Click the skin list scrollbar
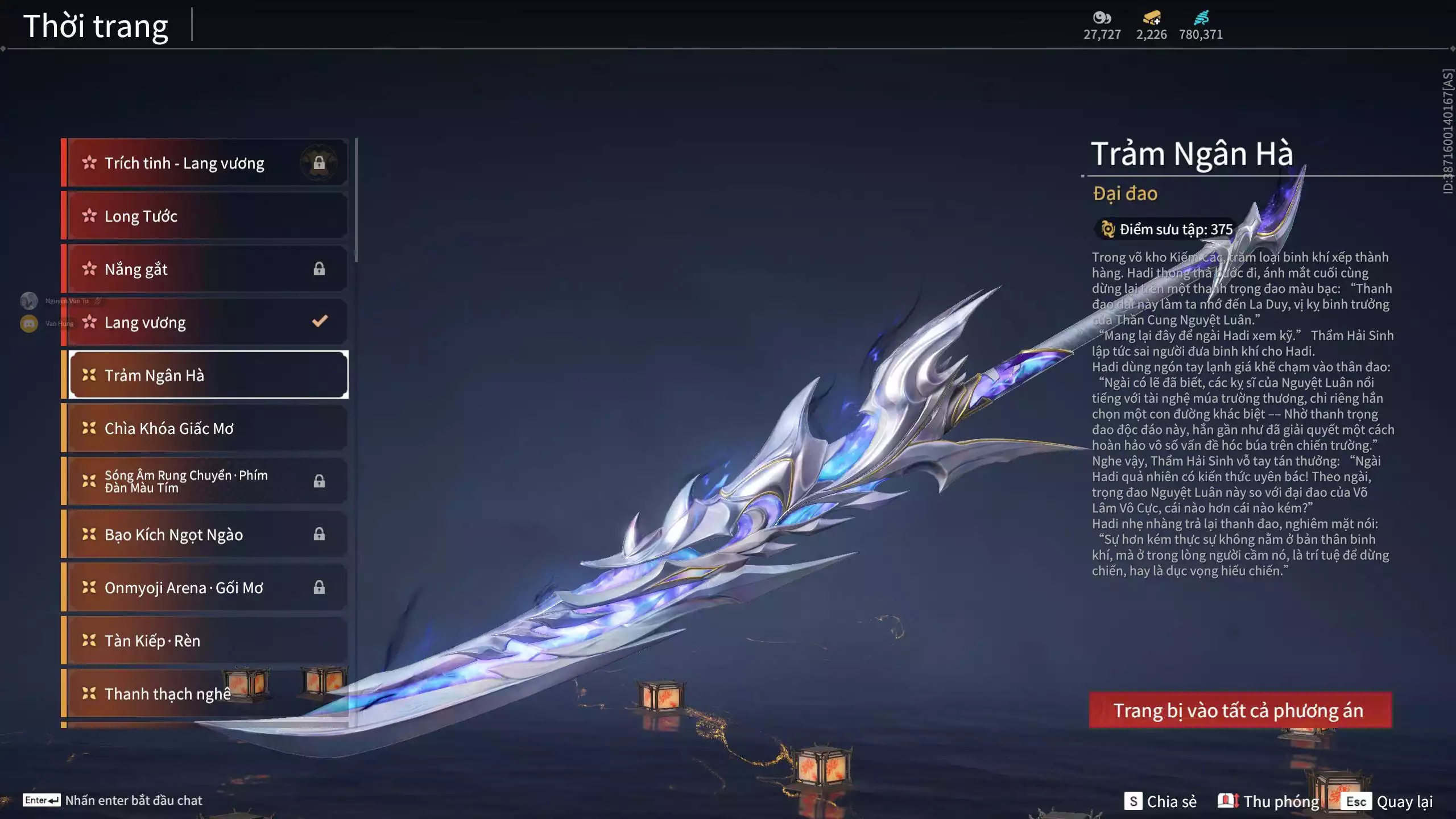The width and height of the screenshot is (1456, 819). point(356,200)
